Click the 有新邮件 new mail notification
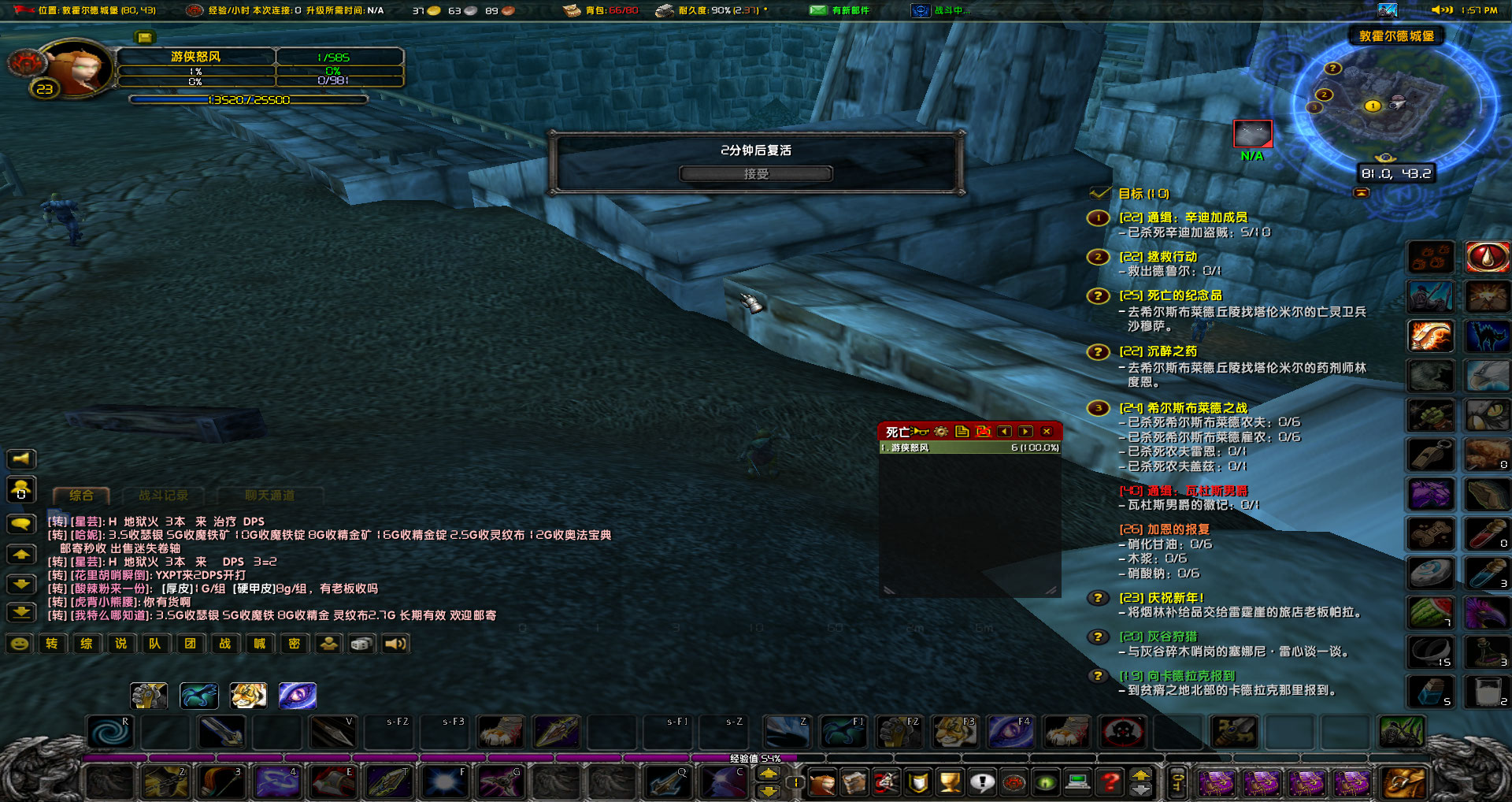The width and height of the screenshot is (1512, 802). (x=837, y=10)
